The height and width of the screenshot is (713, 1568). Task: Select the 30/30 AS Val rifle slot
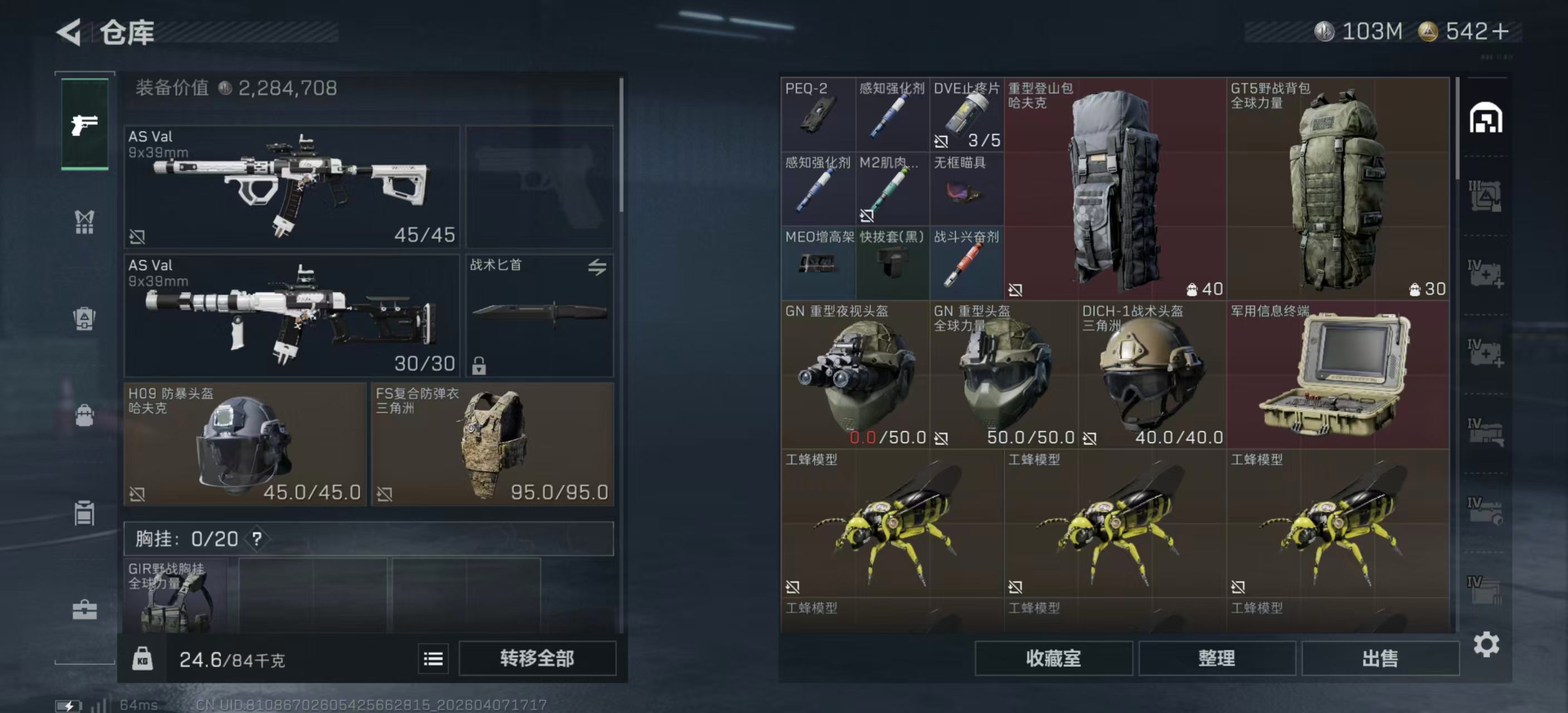pos(292,315)
